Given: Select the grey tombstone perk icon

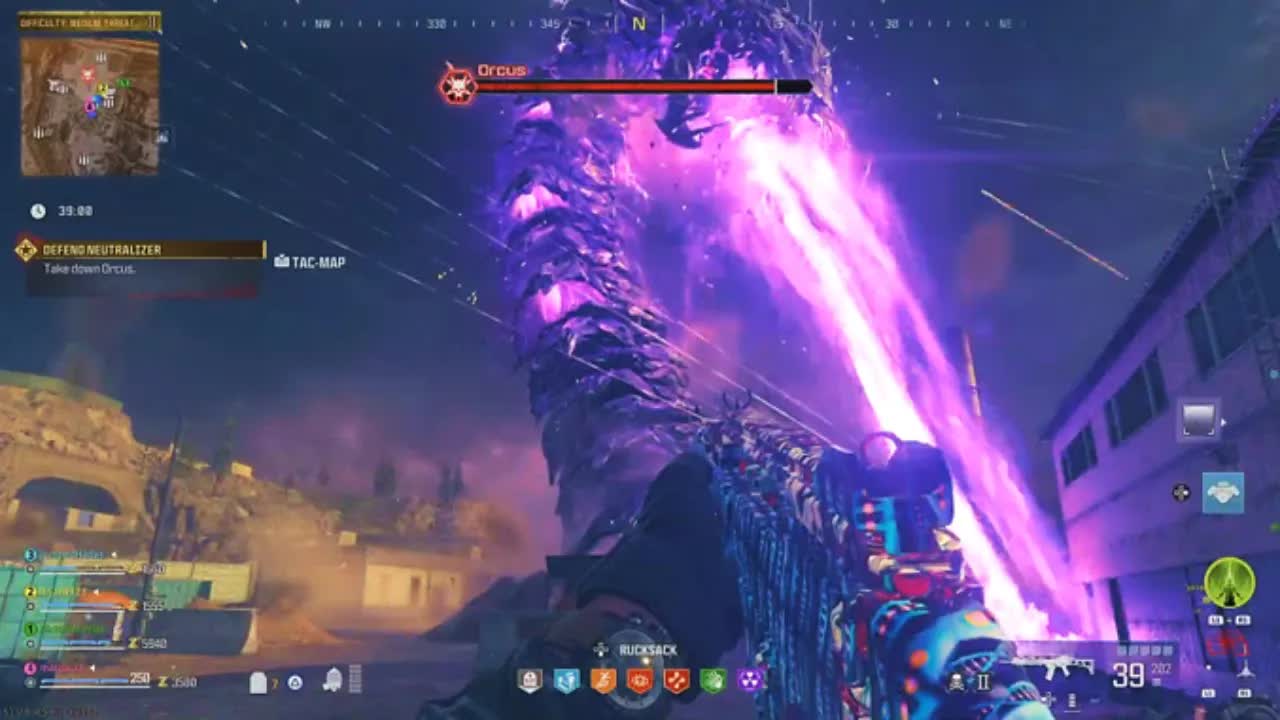Looking at the screenshot, I should click(x=530, y=681).
